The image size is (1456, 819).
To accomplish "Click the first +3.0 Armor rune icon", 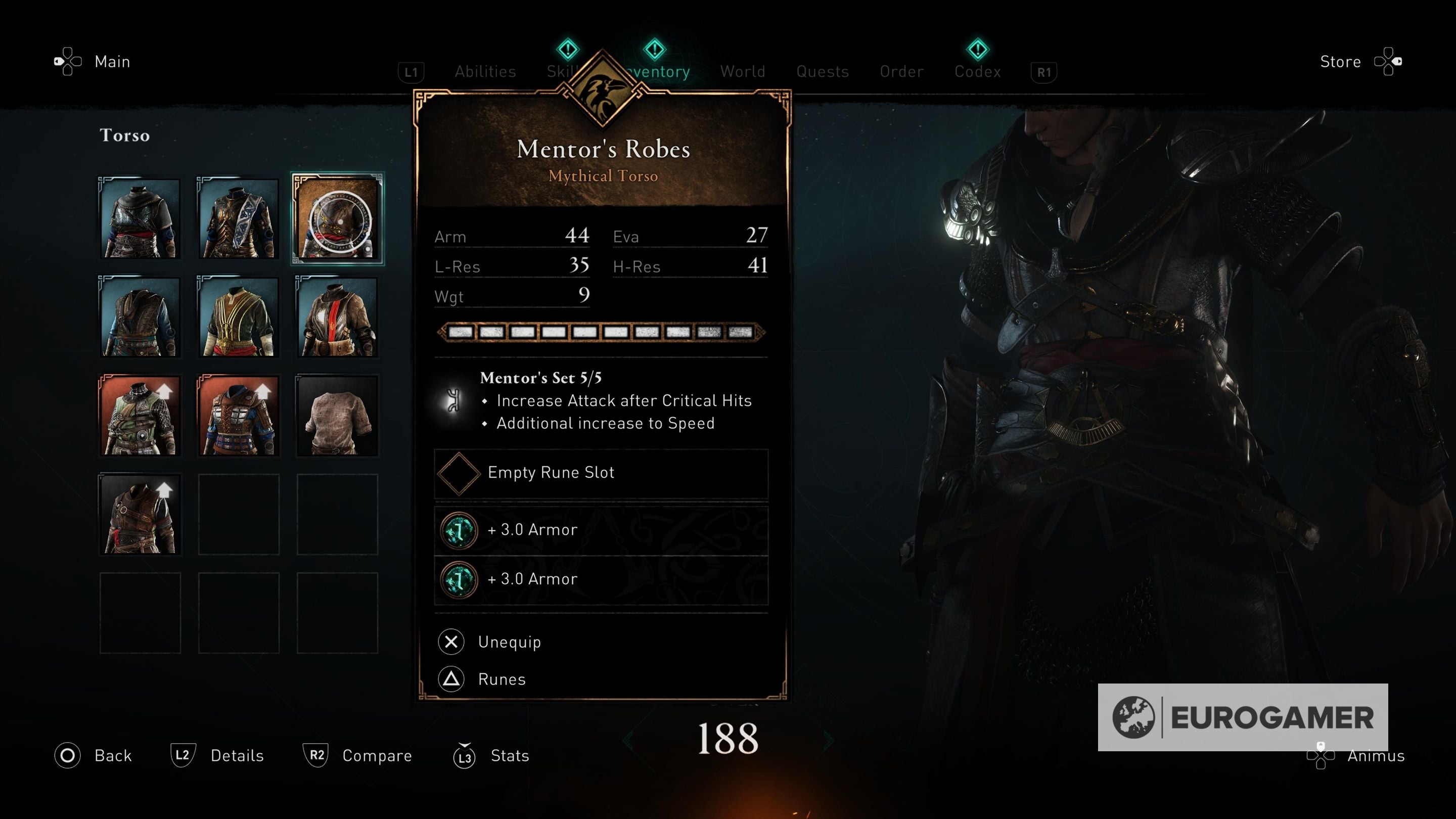I will point(459,530).
